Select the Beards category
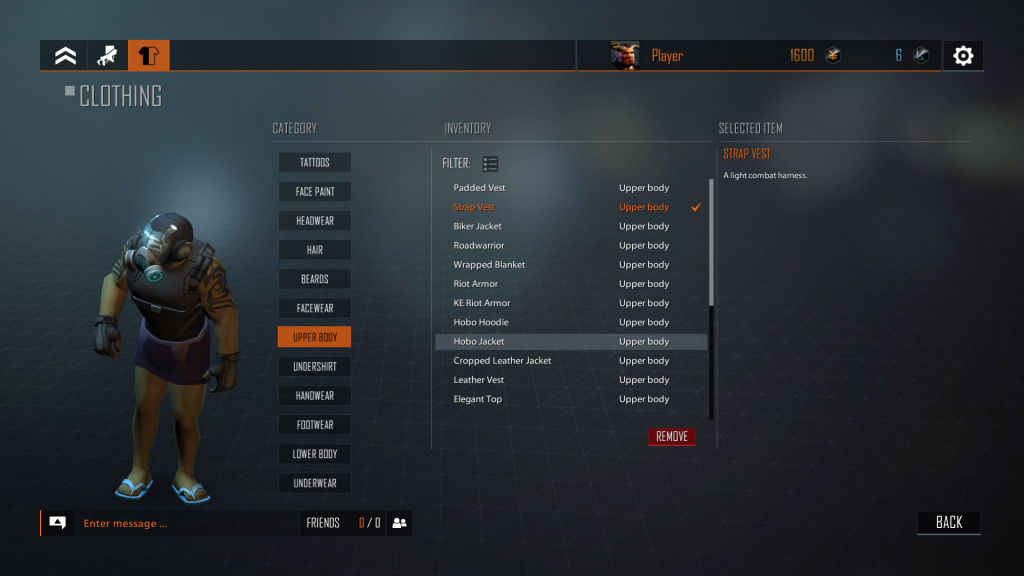1024x576 pixels. click(314, 279)
